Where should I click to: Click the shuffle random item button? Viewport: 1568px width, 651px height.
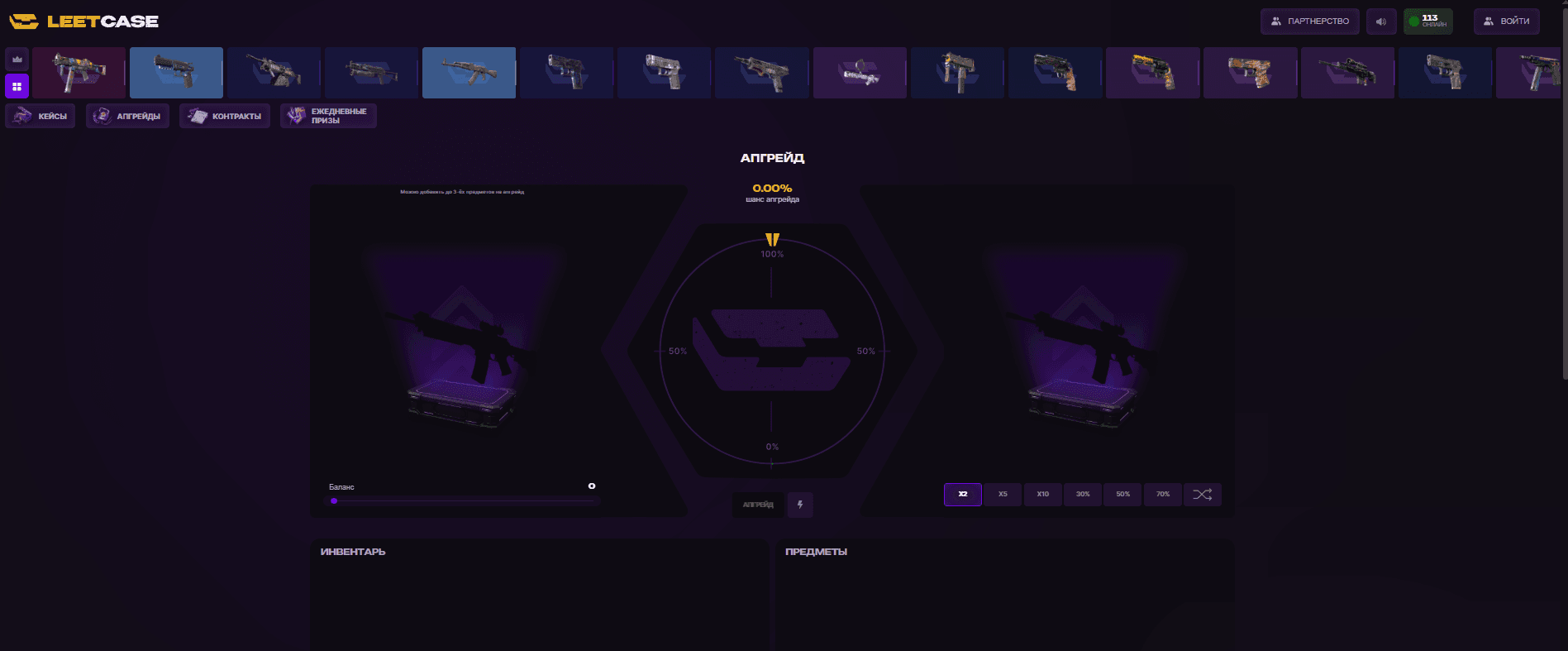[1203, 495]
